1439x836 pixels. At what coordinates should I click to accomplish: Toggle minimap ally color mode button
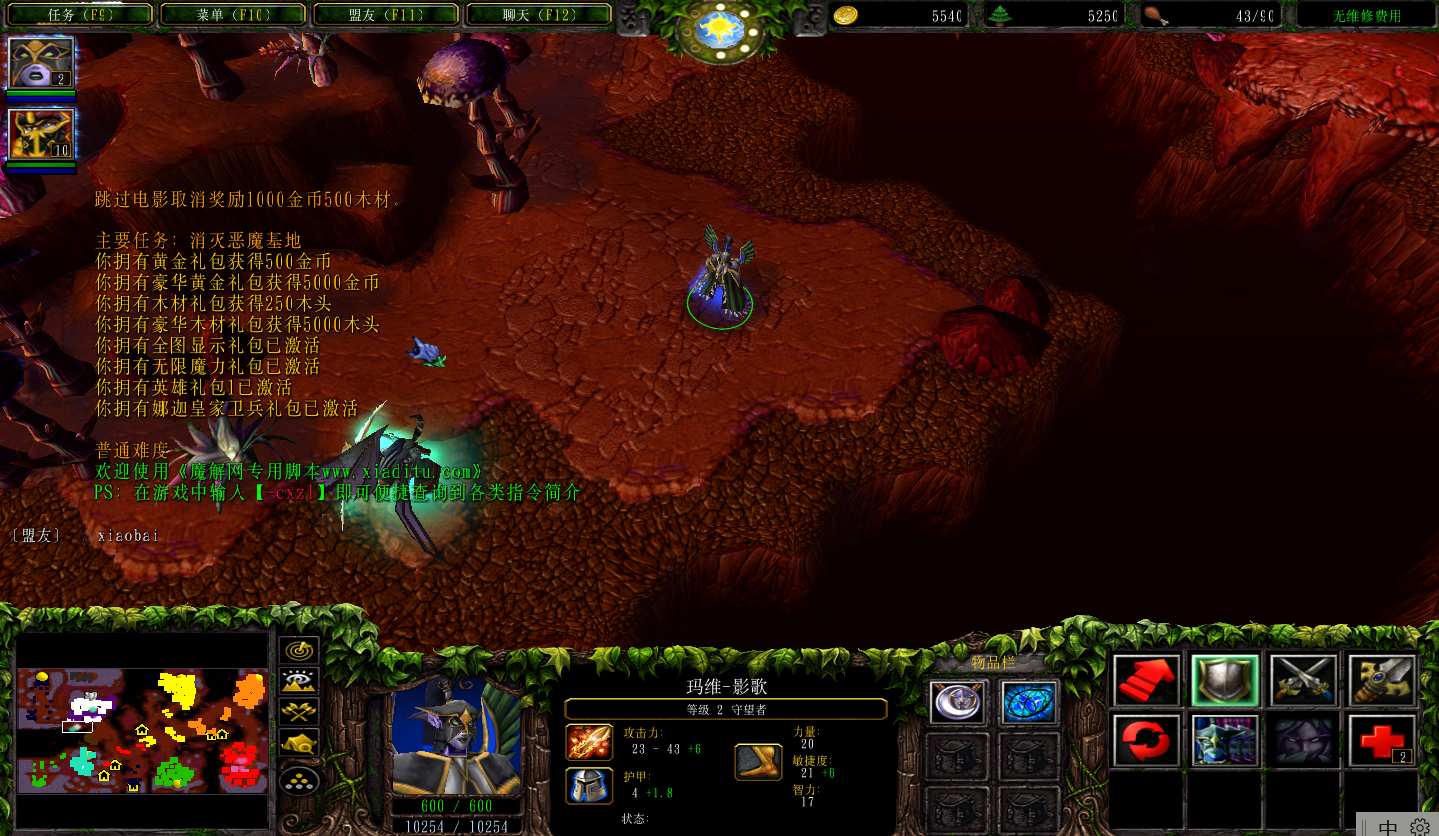pyautogui.click(x=299, y=712)
